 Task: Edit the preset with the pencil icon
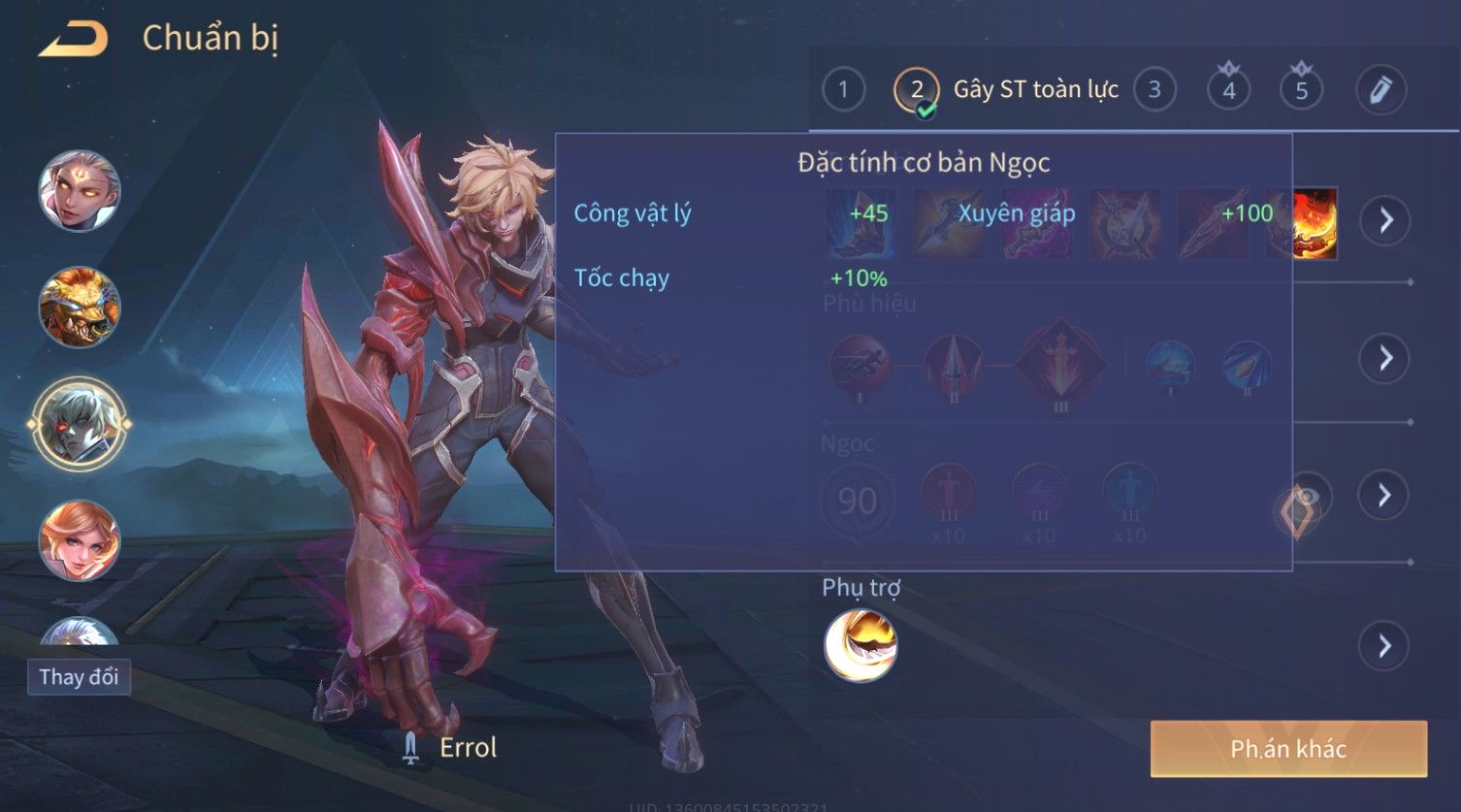coord(1380,90)
